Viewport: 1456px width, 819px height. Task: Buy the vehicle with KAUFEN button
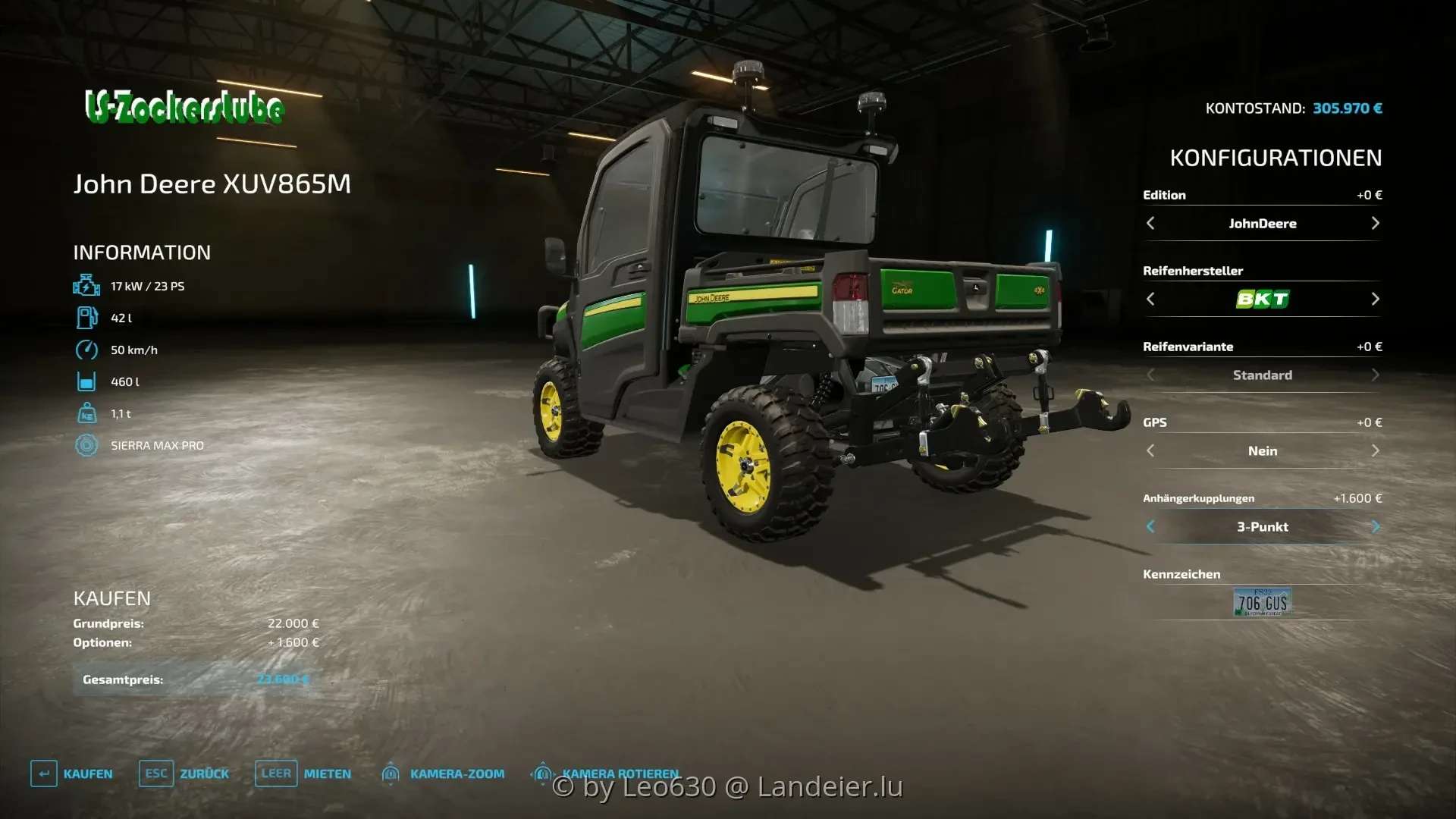coord(72,773)
